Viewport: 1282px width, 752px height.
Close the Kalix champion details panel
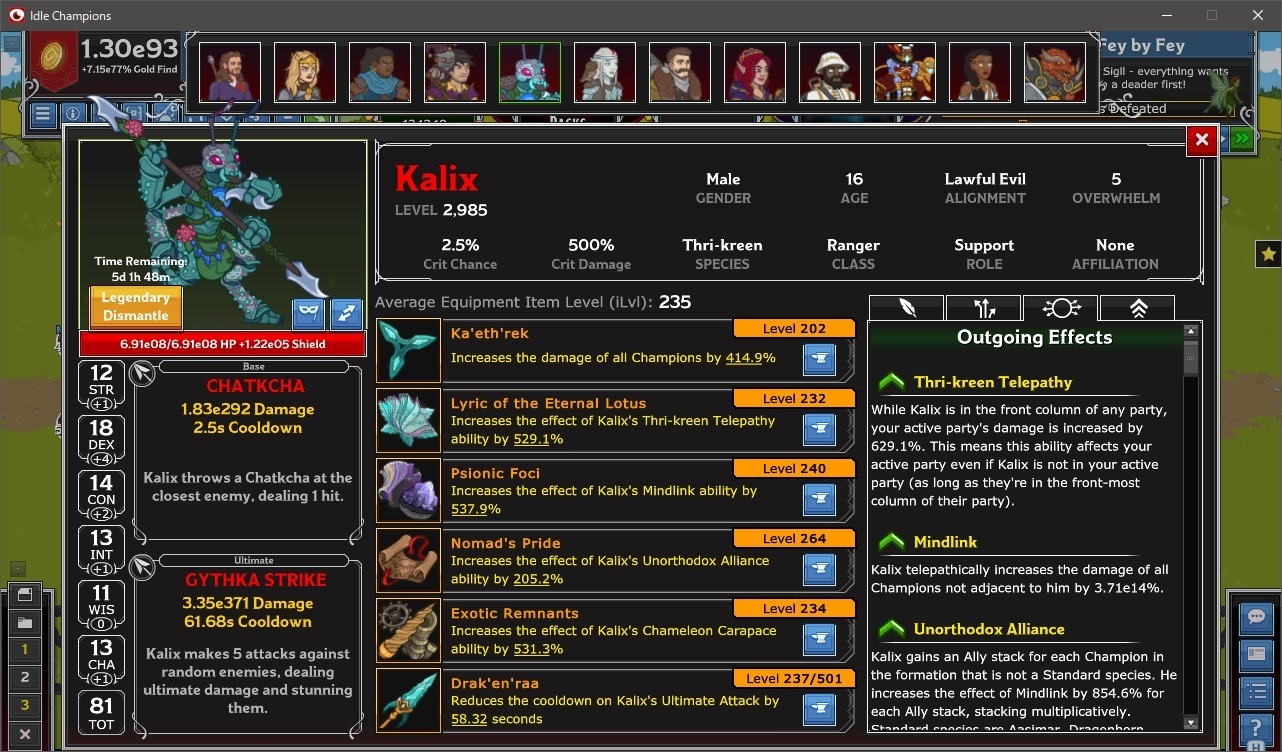(1201, 140)
